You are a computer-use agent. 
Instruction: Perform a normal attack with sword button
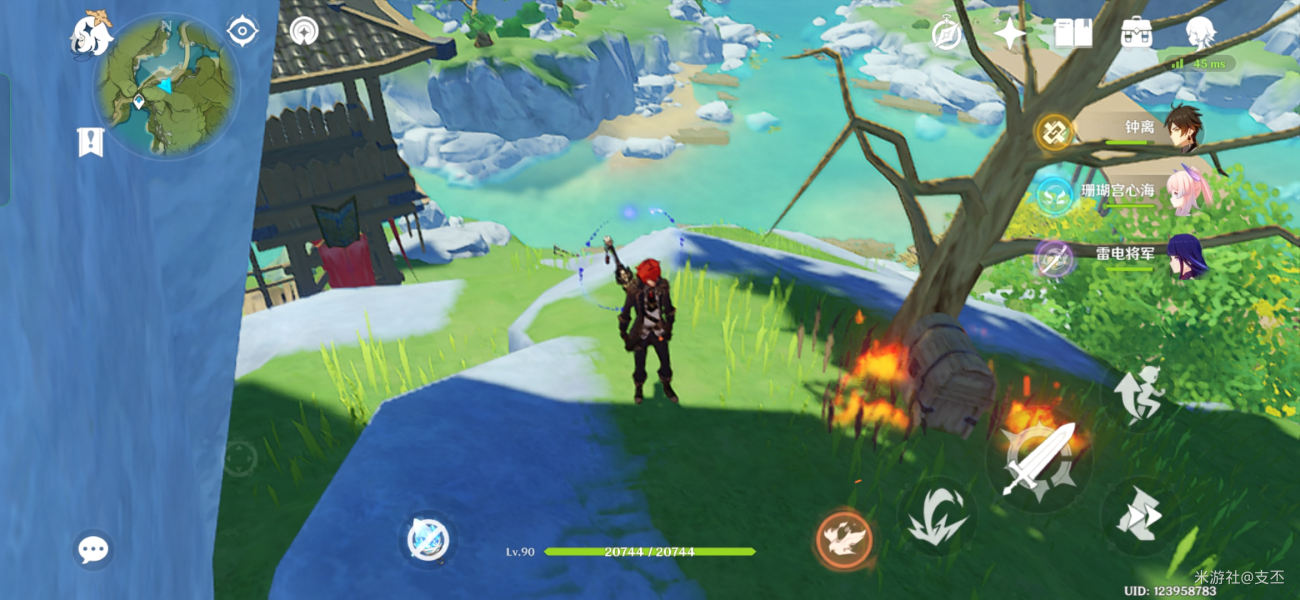[x=1038, y=461]
